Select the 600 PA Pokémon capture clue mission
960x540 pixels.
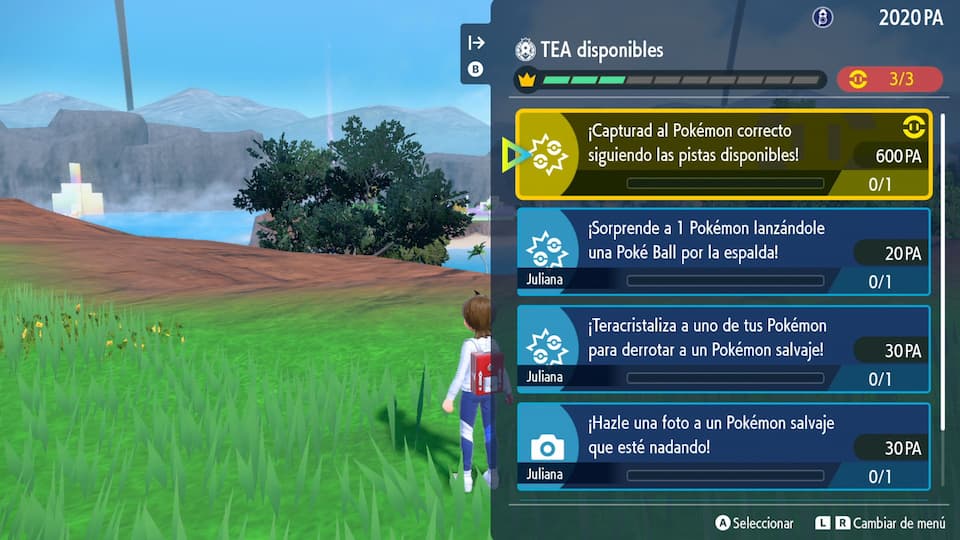pos(723,154)
